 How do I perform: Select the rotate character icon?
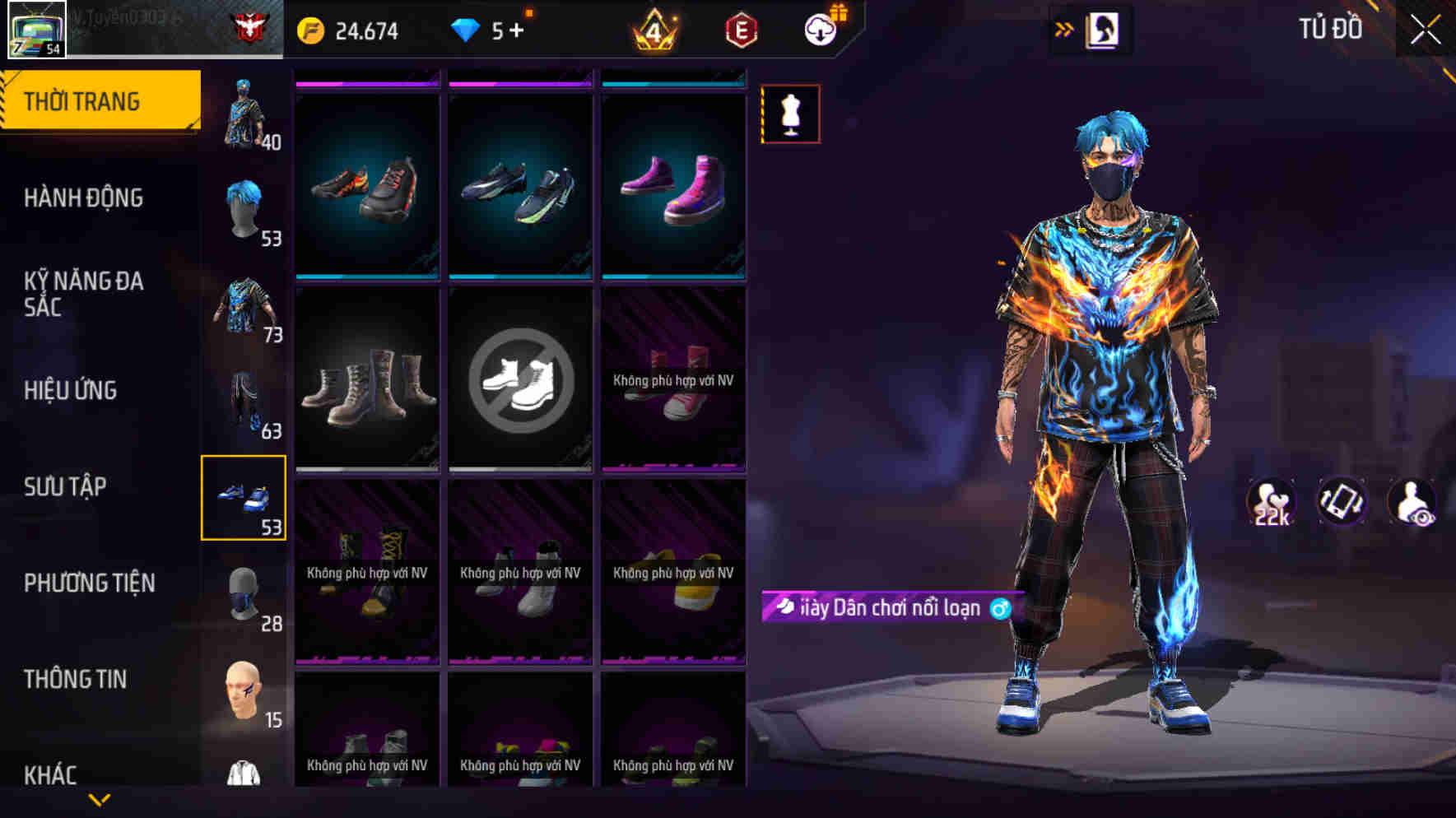(x=1342, y=500)
